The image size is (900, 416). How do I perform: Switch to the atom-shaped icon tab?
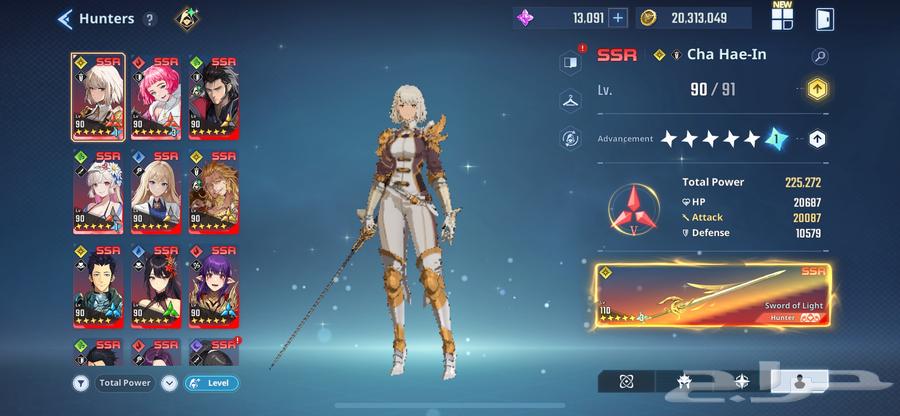click(x=625, y=381)
